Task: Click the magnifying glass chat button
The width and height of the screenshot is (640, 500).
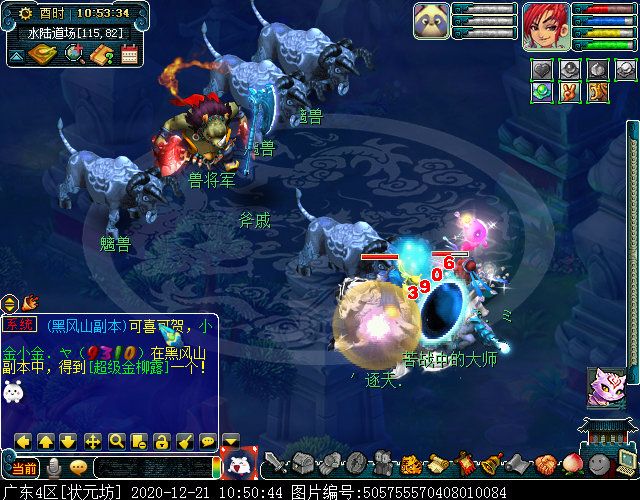Action: pyautogui.click(x=117, y=441)
